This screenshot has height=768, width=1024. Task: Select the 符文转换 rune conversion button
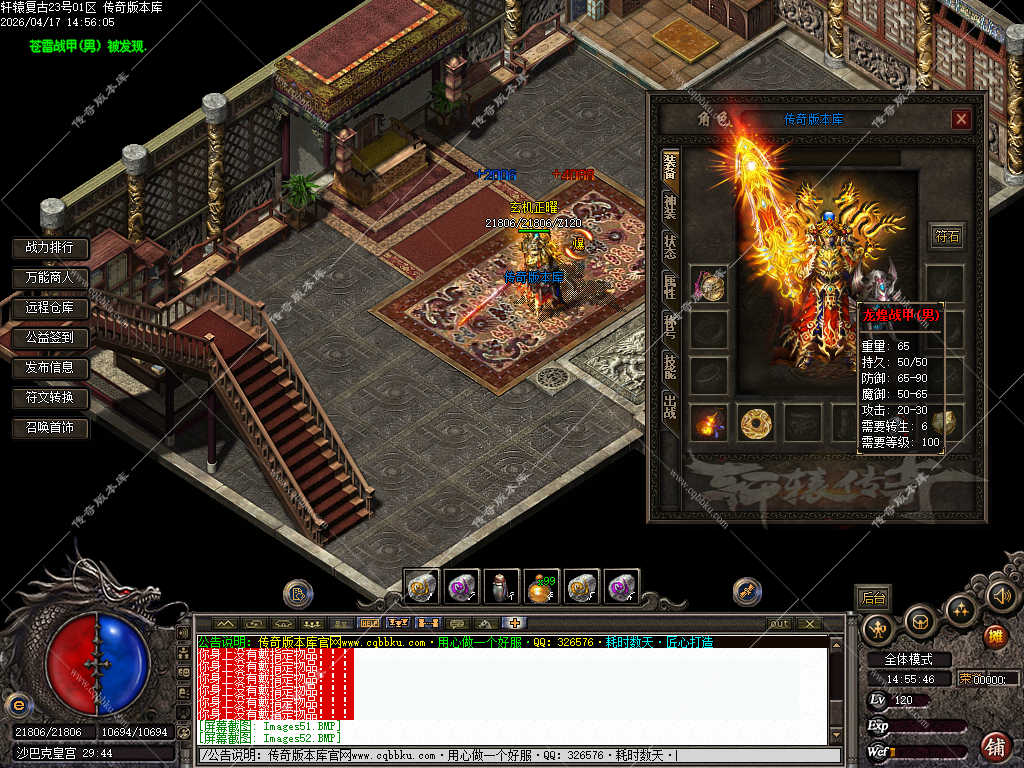click(x=50, y=398)
